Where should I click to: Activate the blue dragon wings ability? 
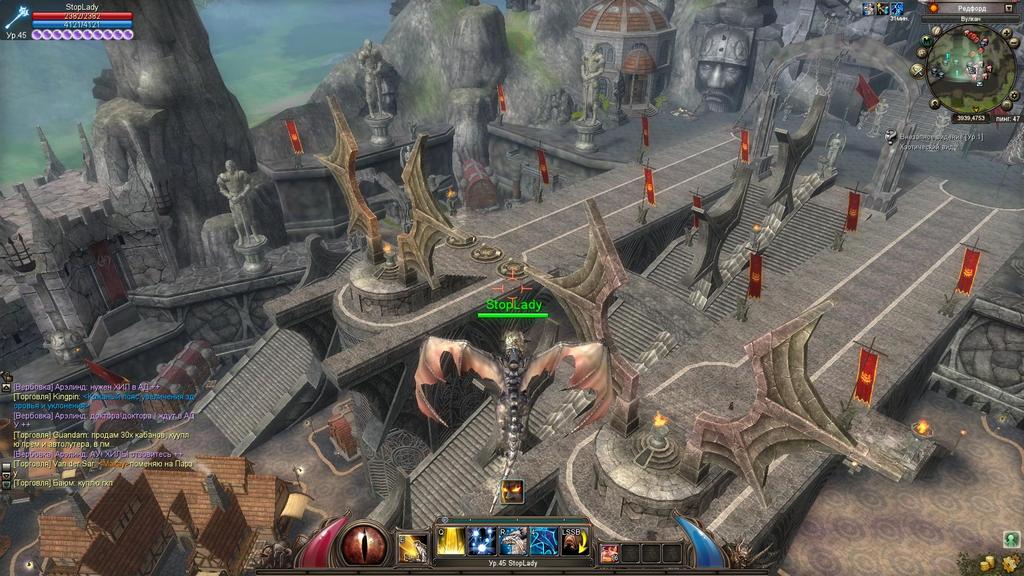[x=544, y=541]
